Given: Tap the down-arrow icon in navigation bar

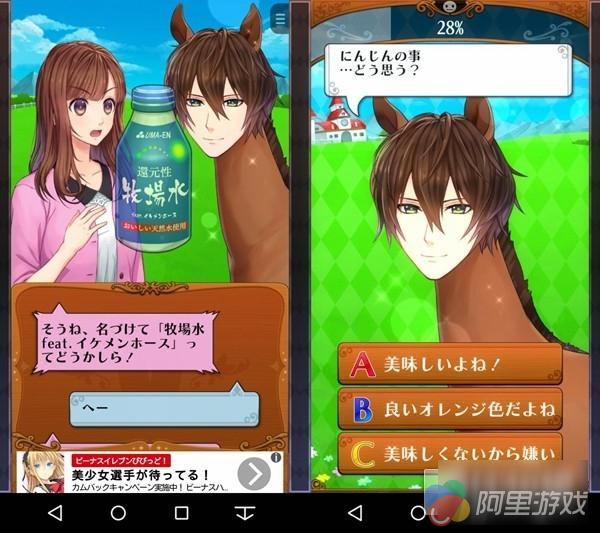Looking at the screenshot, I should tap(245, 513).
